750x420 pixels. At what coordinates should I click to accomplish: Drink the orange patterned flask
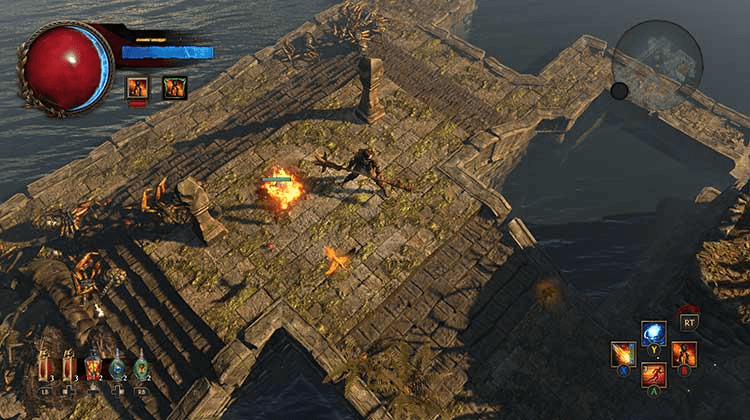tap(93, 367)
